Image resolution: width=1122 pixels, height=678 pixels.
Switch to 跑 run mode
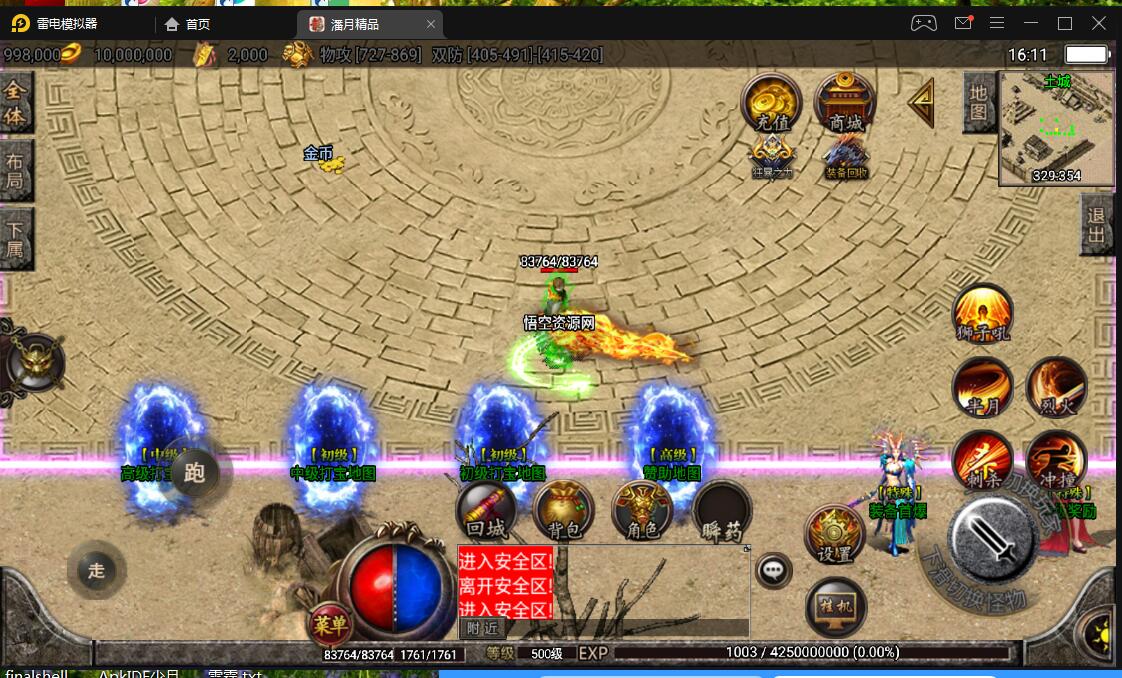tap(195, 472)
